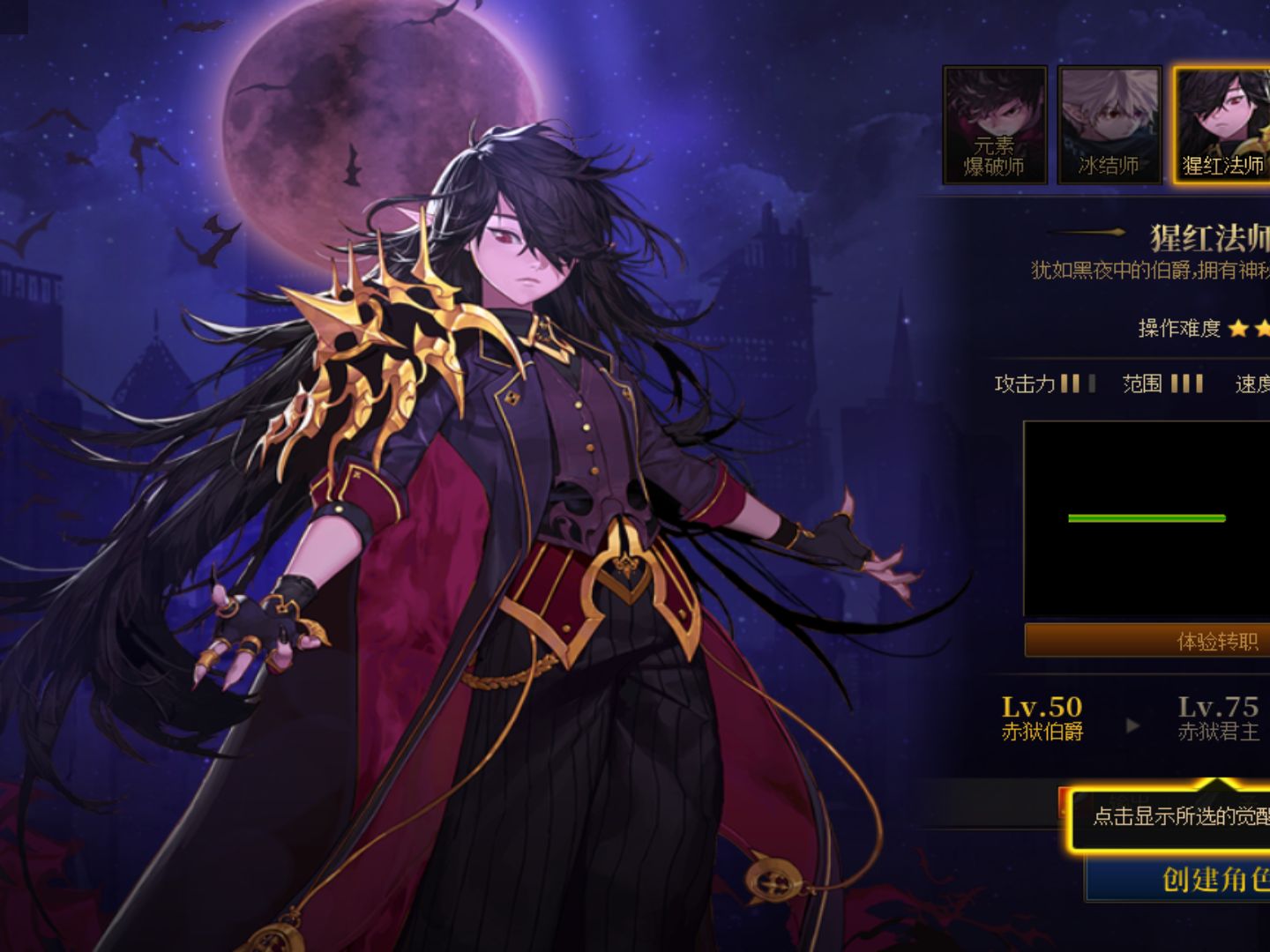Select the 猩红法师 class portrait
Screen dimensions: 1270x952
[1222, 125]
